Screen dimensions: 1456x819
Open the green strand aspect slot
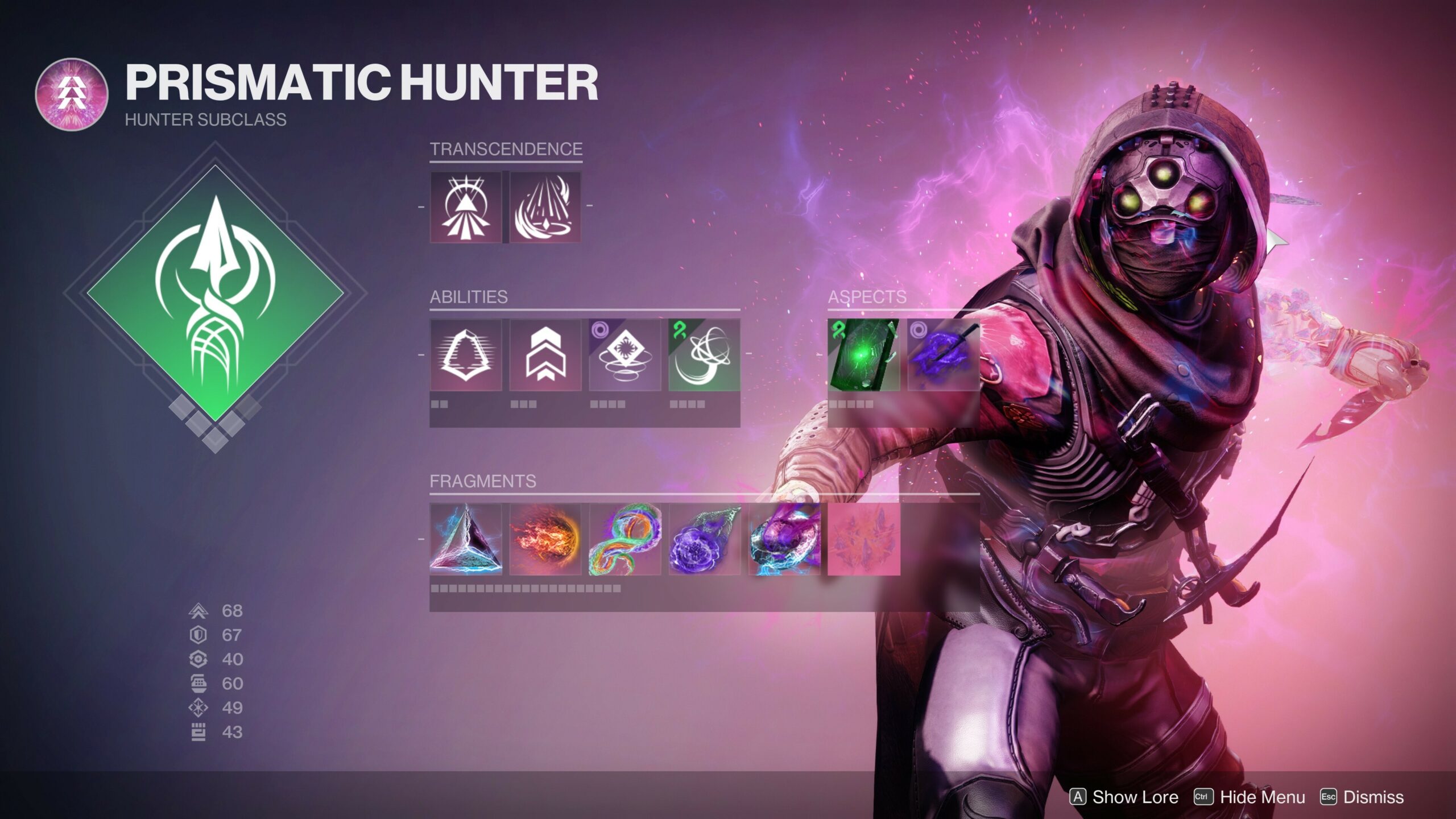[x=863, y=355]
